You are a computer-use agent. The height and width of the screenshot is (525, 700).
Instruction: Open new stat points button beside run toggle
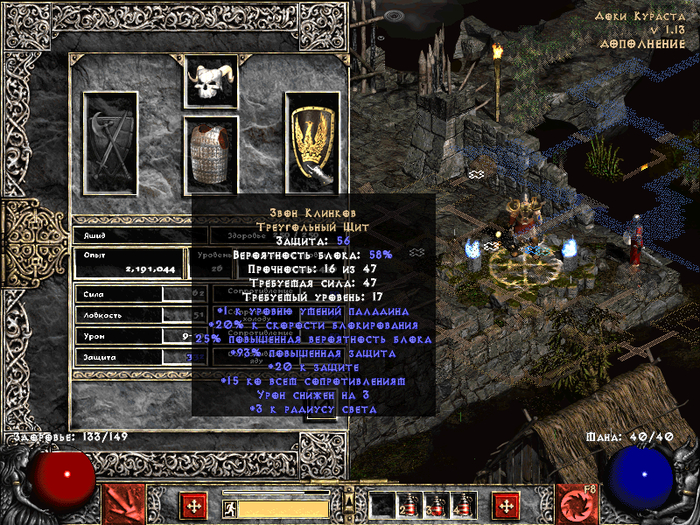tap(193, 506)
